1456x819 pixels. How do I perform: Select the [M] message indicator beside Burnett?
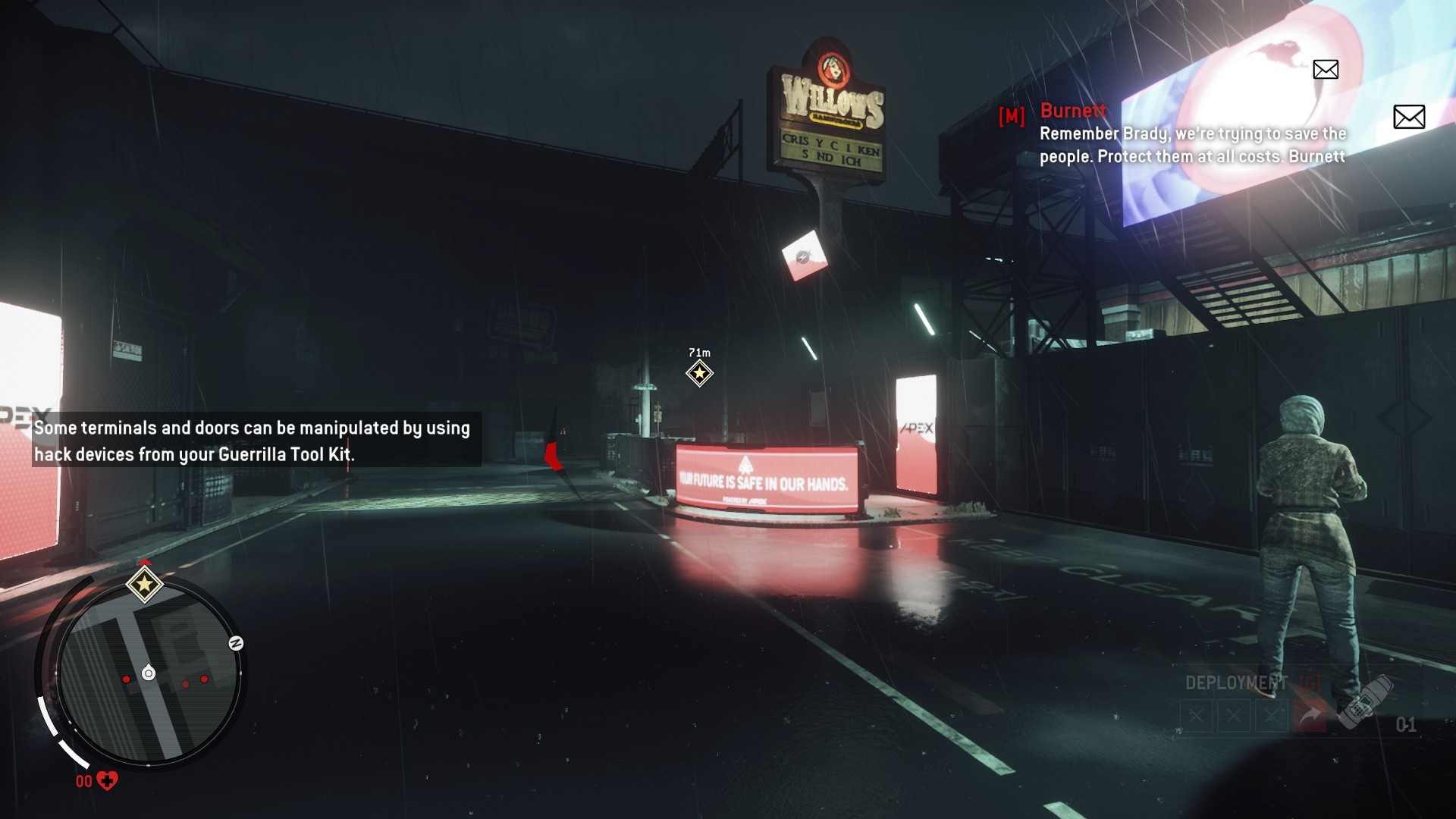coord(1011,116)
